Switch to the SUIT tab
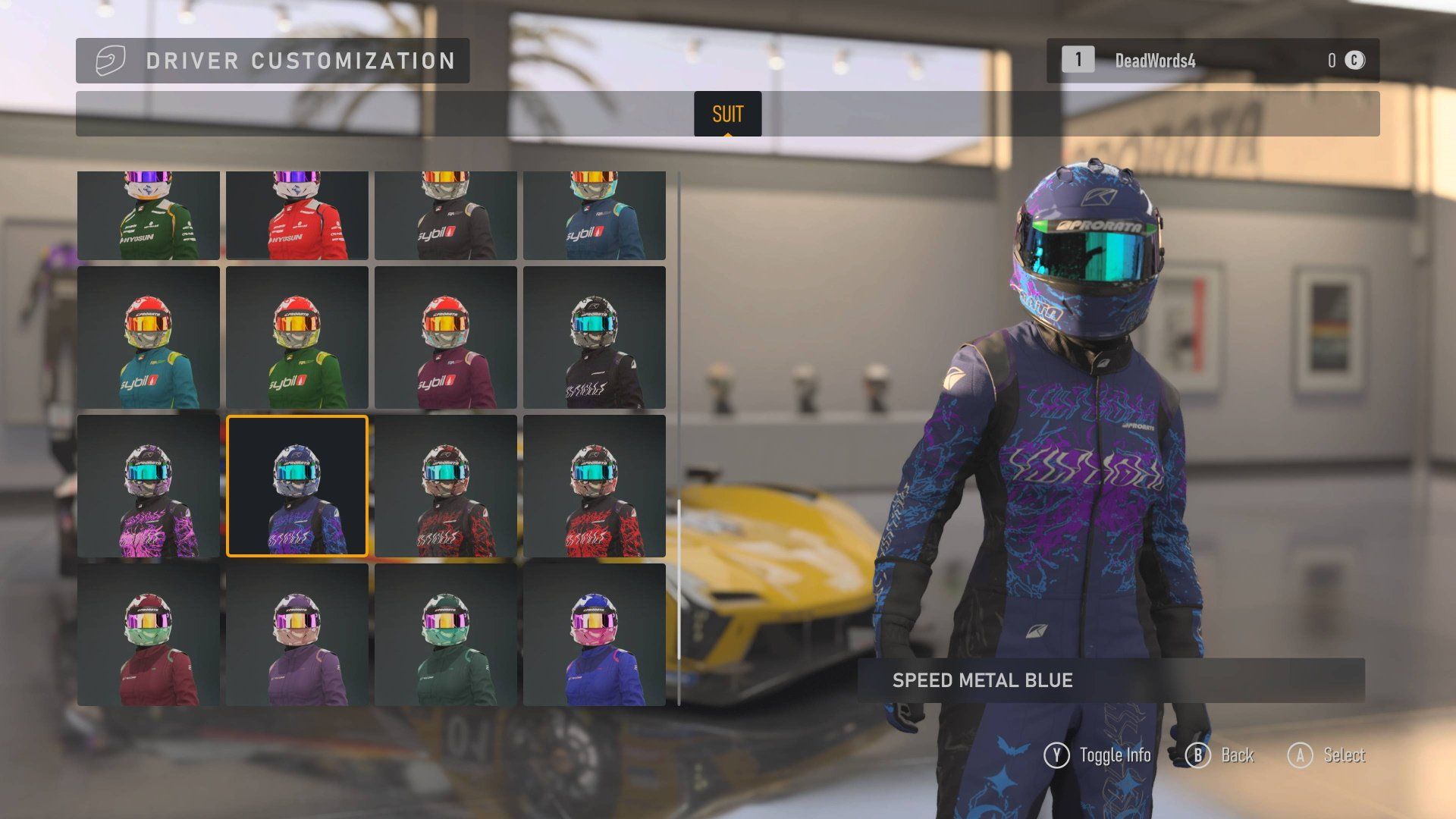This screenshot has width=1456, height=819. point(727,114)
